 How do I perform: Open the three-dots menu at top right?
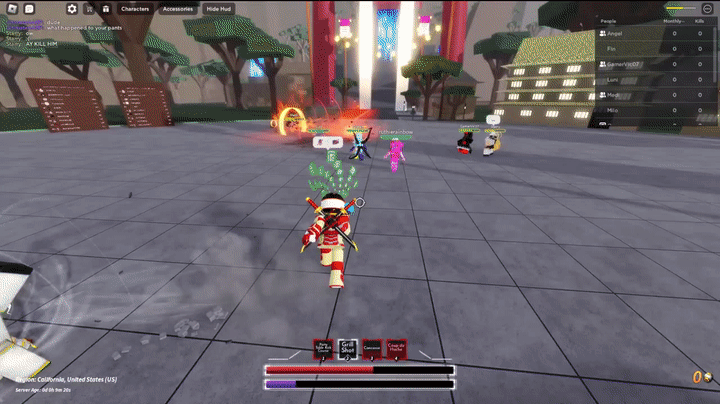tap(707, 8)
